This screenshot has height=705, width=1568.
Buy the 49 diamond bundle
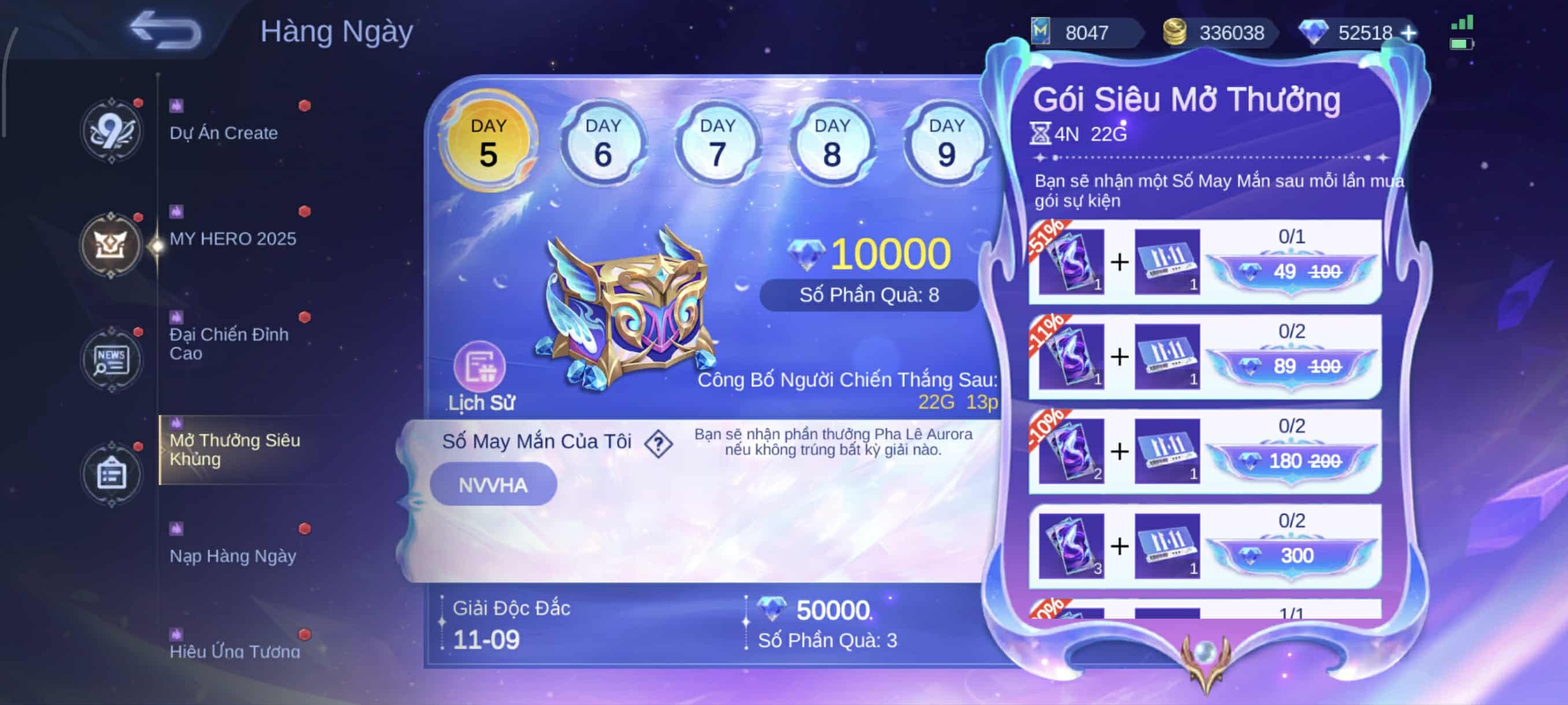1291,272
